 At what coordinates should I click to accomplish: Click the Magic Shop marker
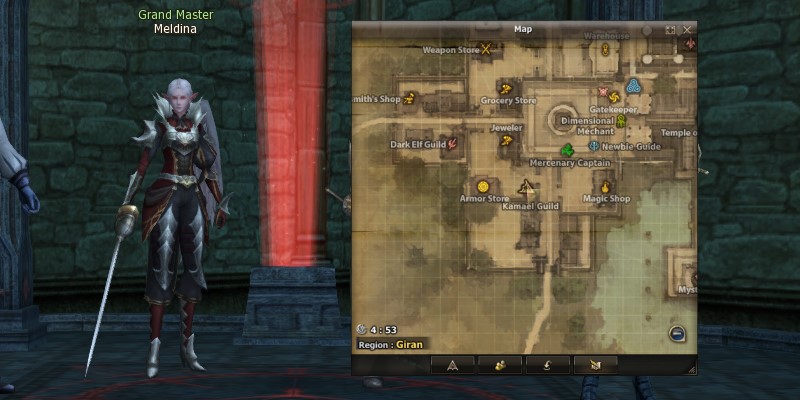605,186
